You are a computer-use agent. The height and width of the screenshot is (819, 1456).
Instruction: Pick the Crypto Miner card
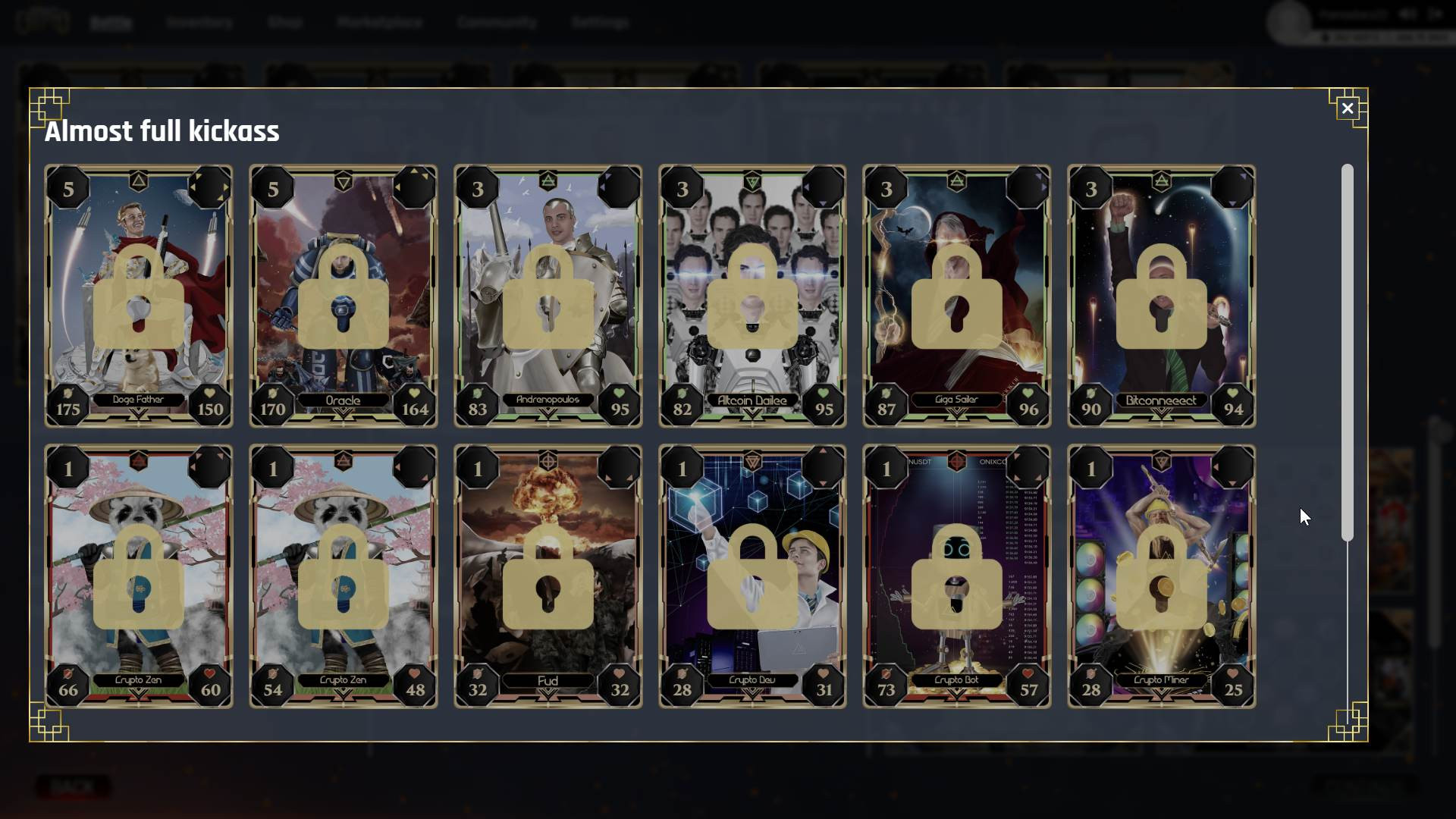1161,576
